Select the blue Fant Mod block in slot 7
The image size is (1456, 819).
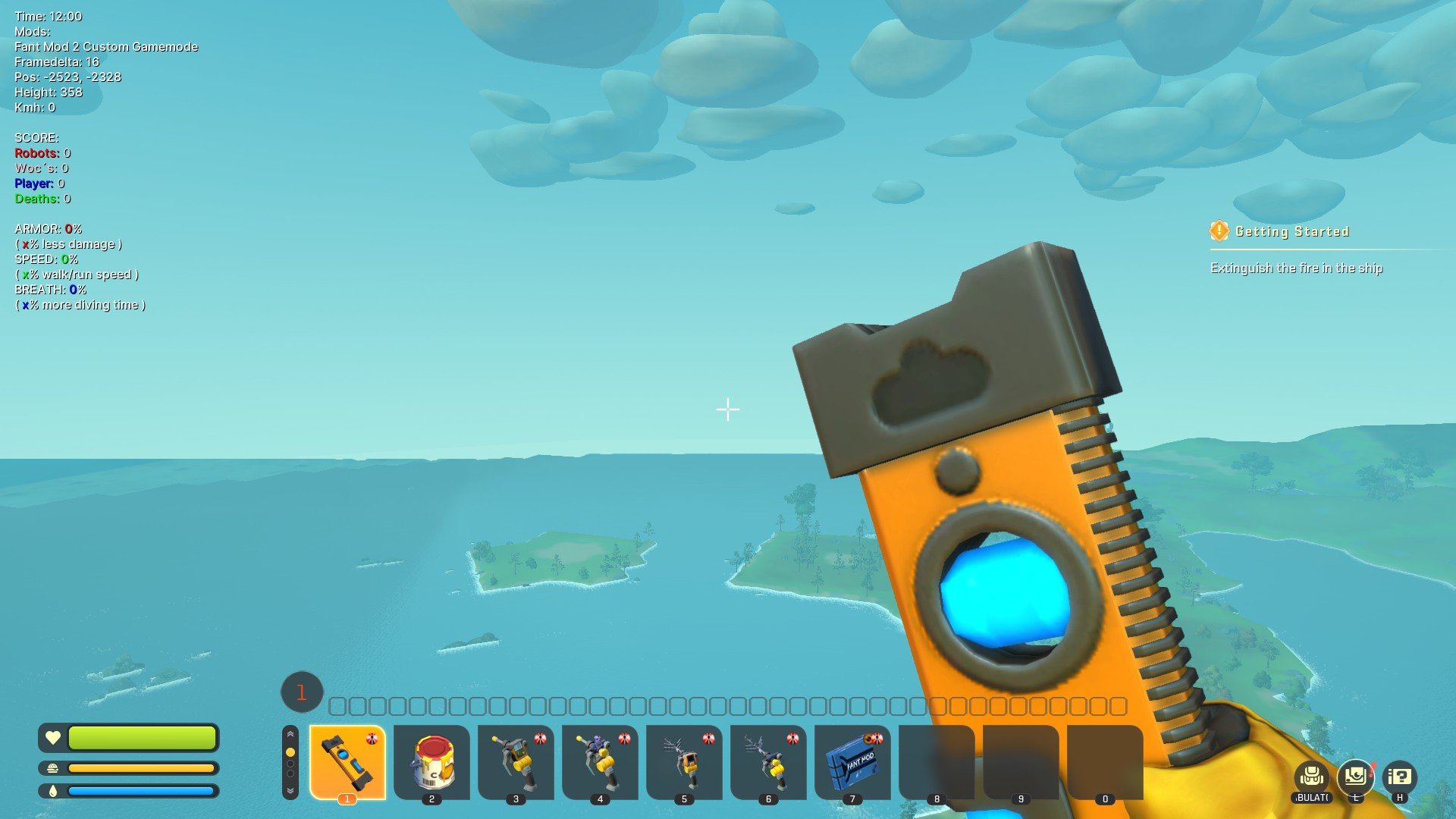852,761
